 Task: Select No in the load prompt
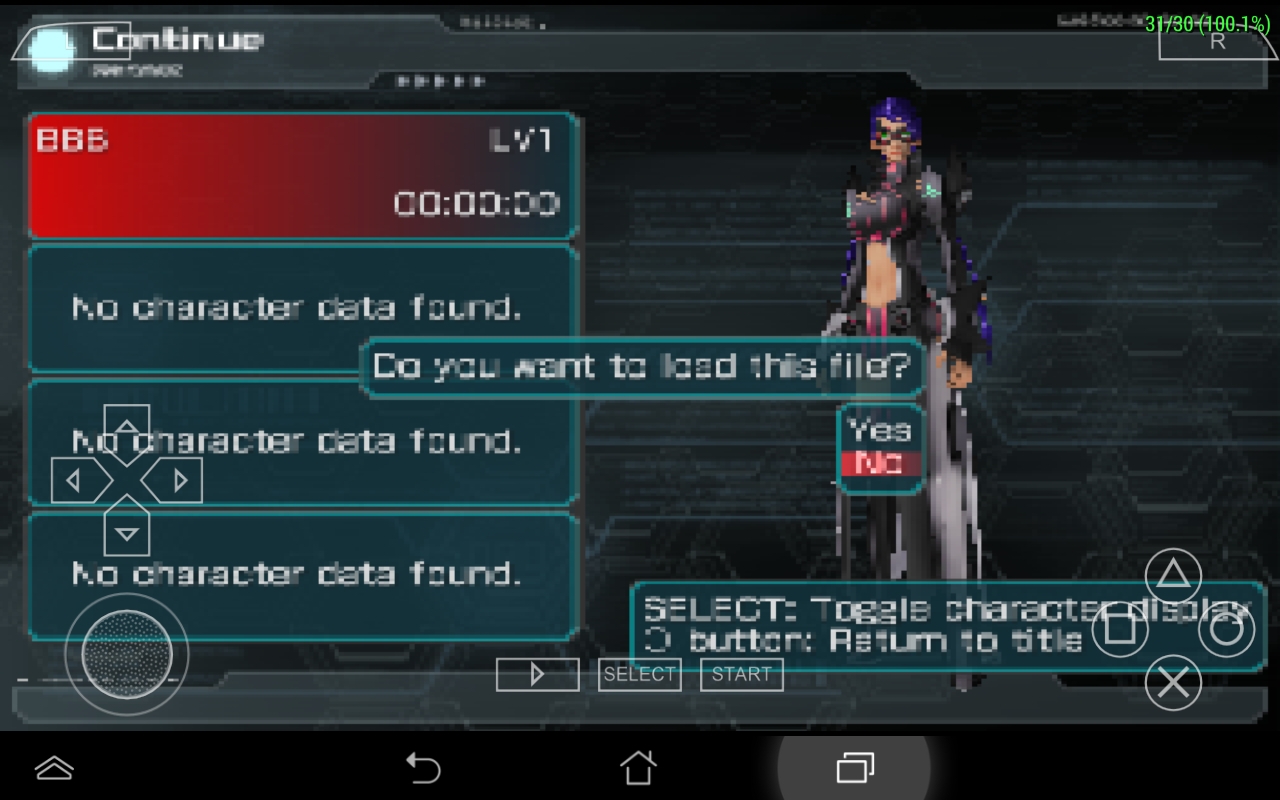tap(879, 463)
